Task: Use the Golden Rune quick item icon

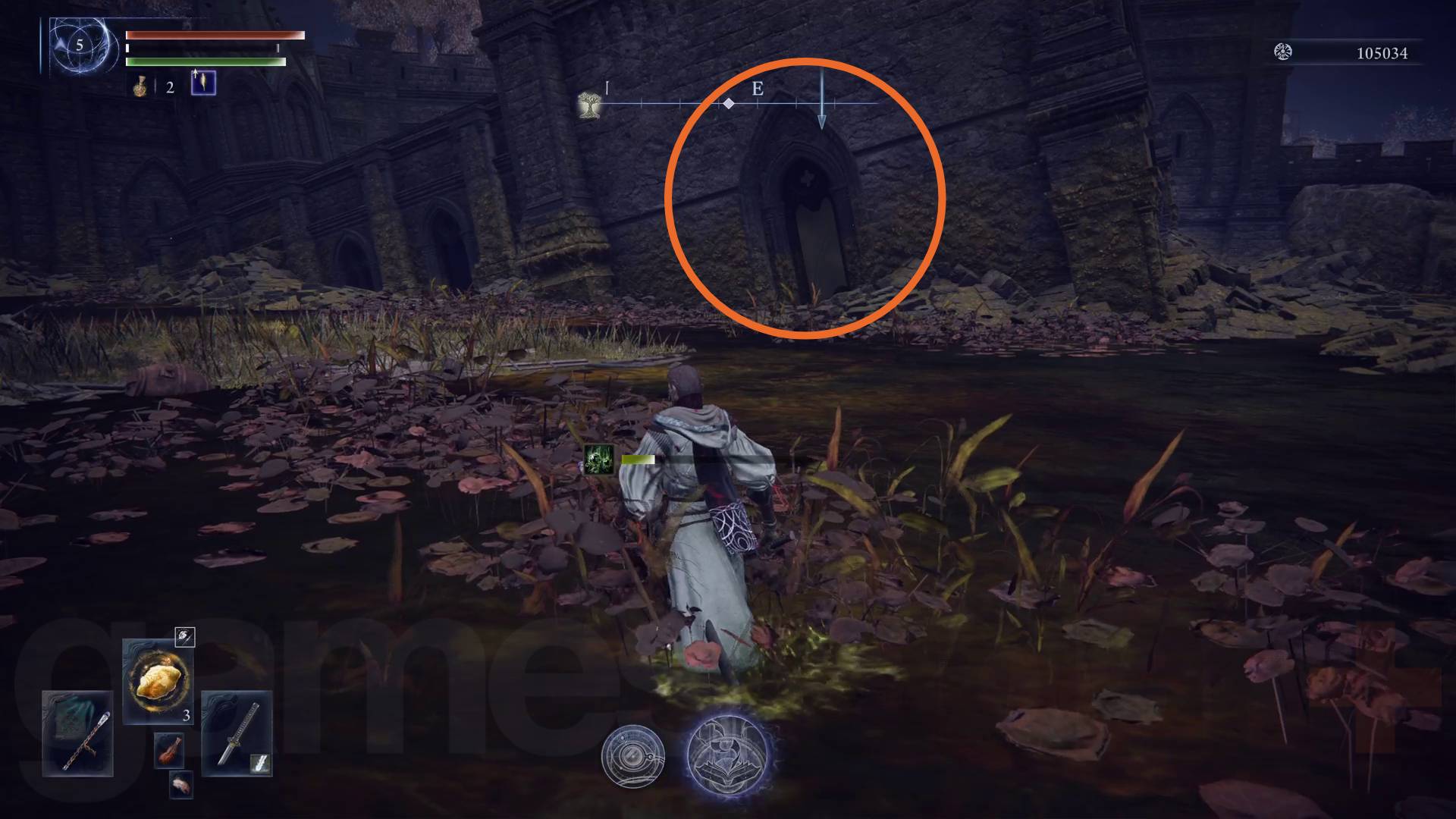Action: tap(159, 682)
